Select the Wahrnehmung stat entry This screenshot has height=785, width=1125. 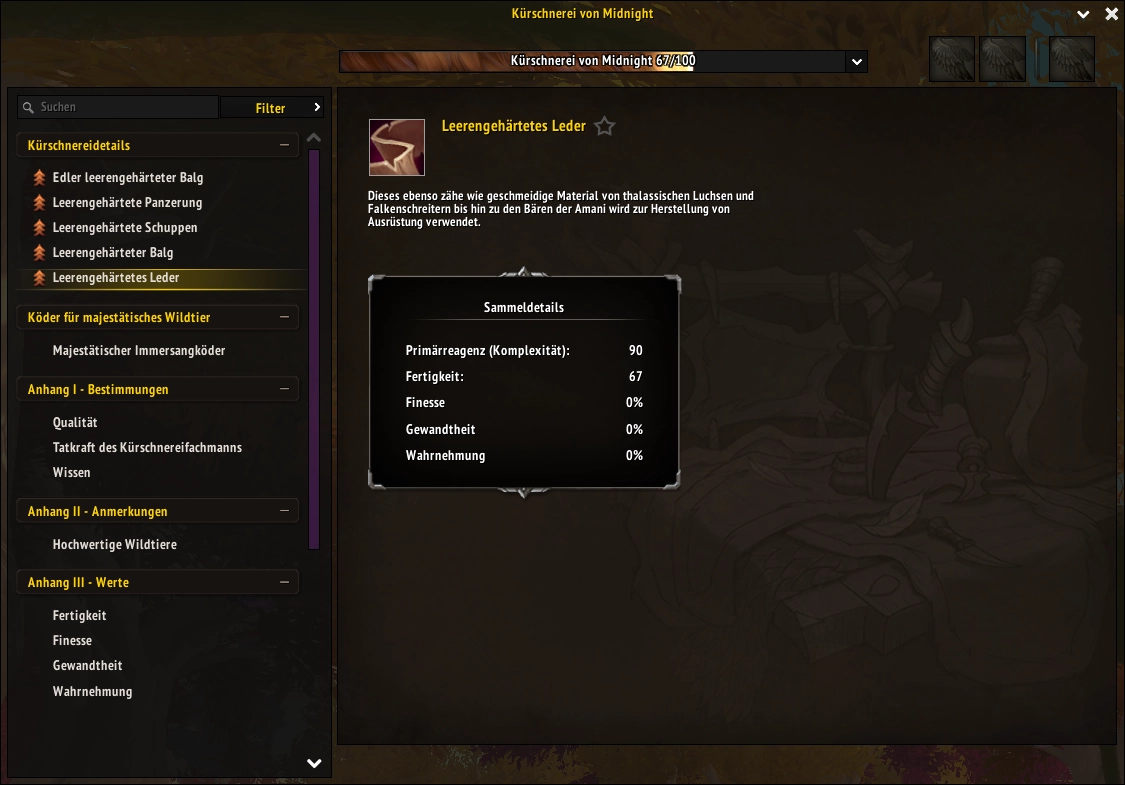(92, 691)
